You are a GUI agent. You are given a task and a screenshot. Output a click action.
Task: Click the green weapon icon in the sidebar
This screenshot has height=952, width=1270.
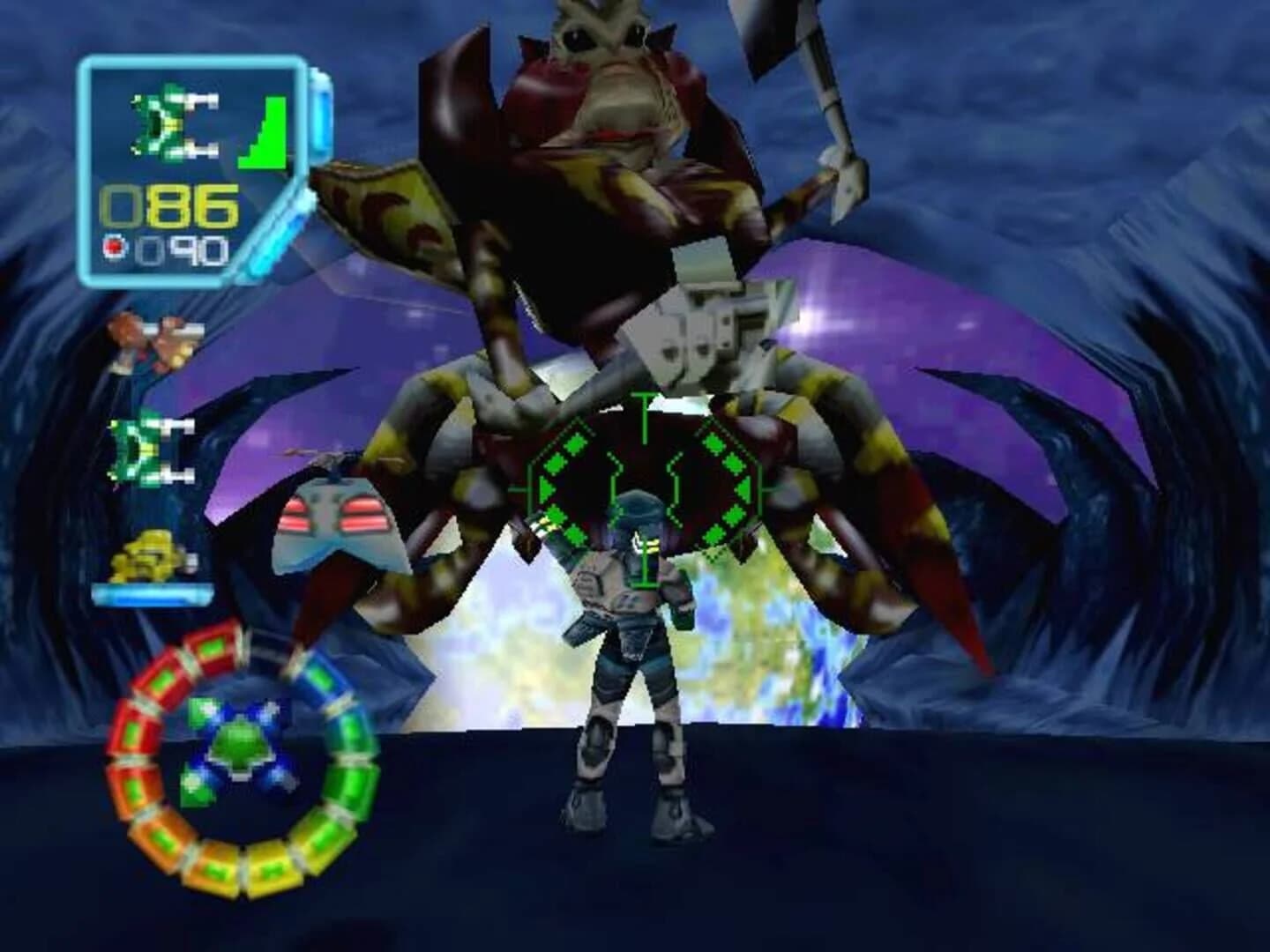[x=146, y=454]
